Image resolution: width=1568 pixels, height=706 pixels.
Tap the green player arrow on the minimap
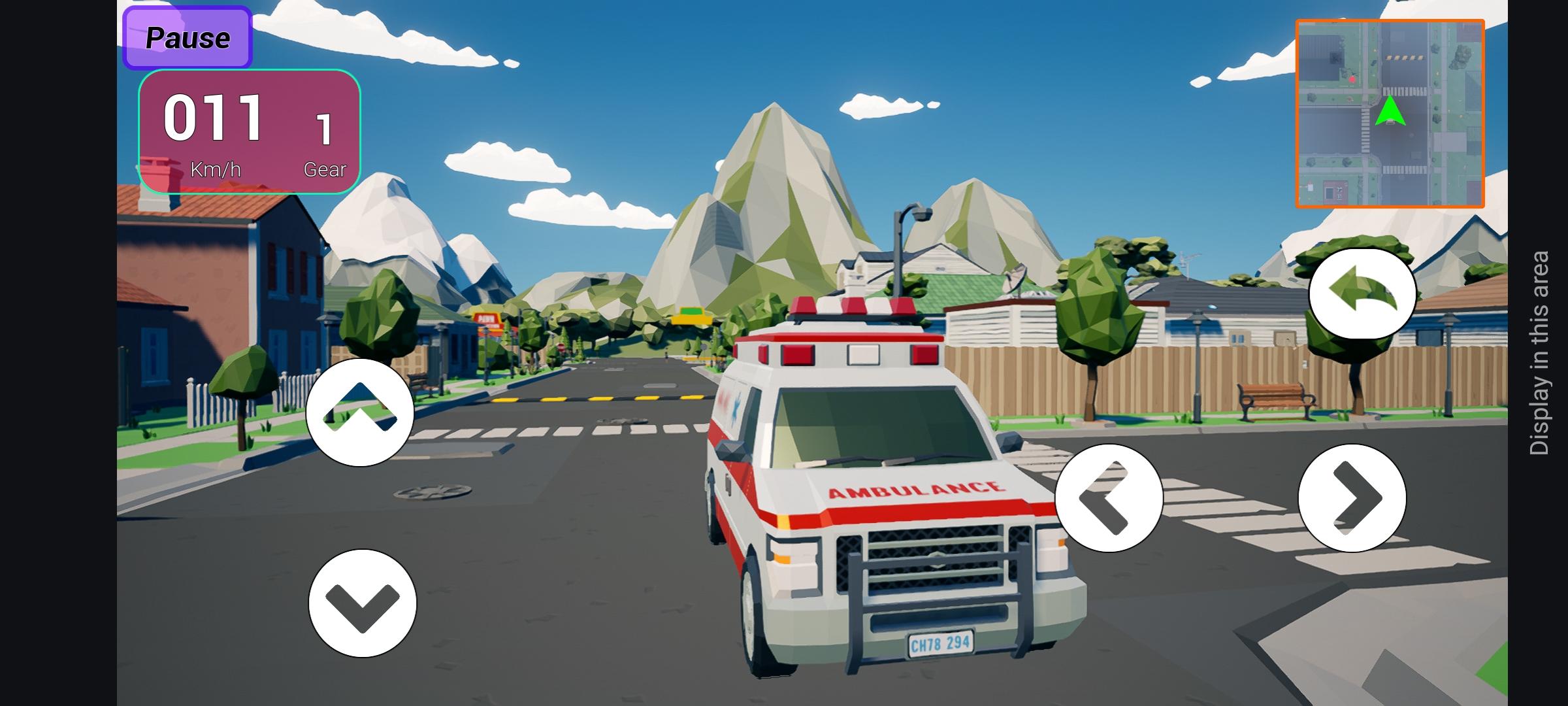click(1391, 111)
